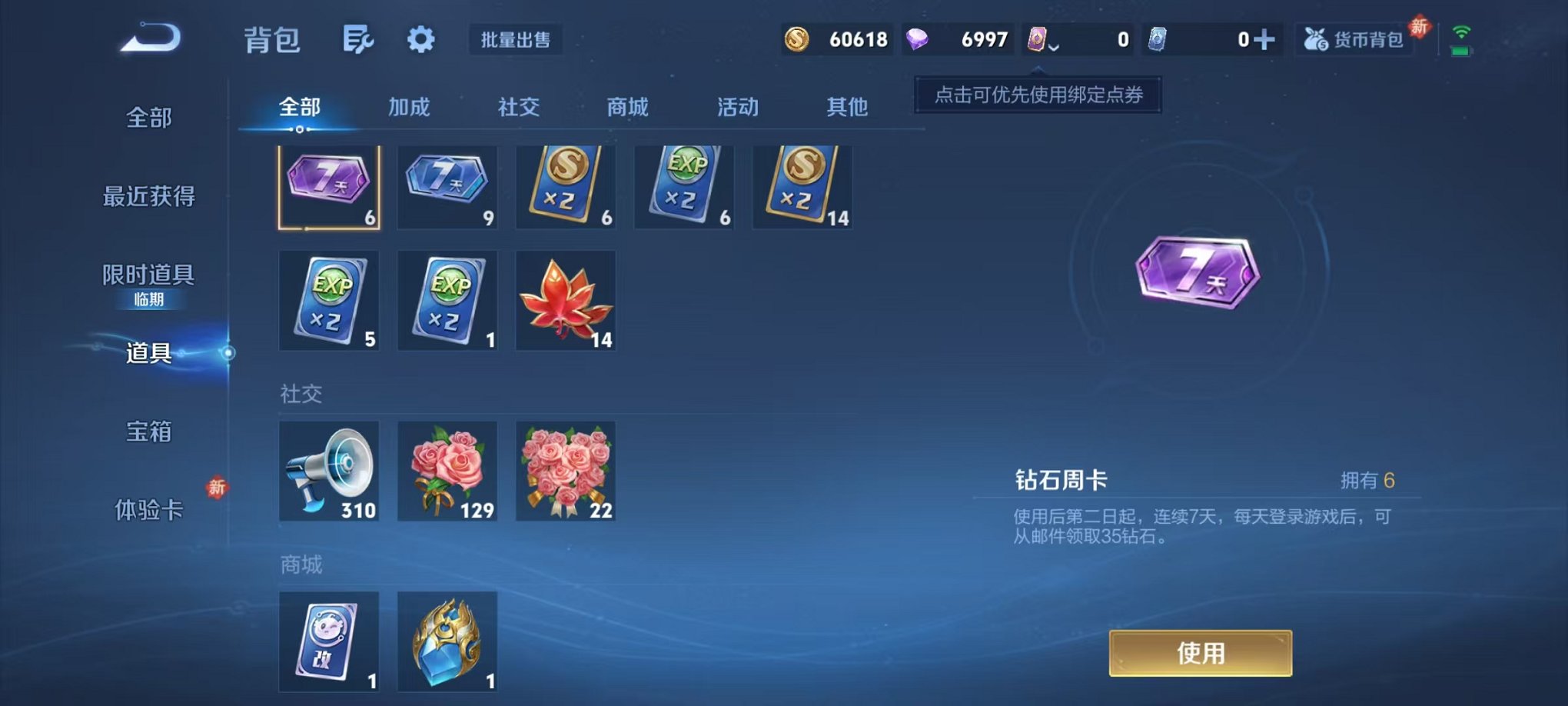The image size is (1568, 706).
Task: Select 宝箱 in the left sidebar
Action: click(148, 433)
